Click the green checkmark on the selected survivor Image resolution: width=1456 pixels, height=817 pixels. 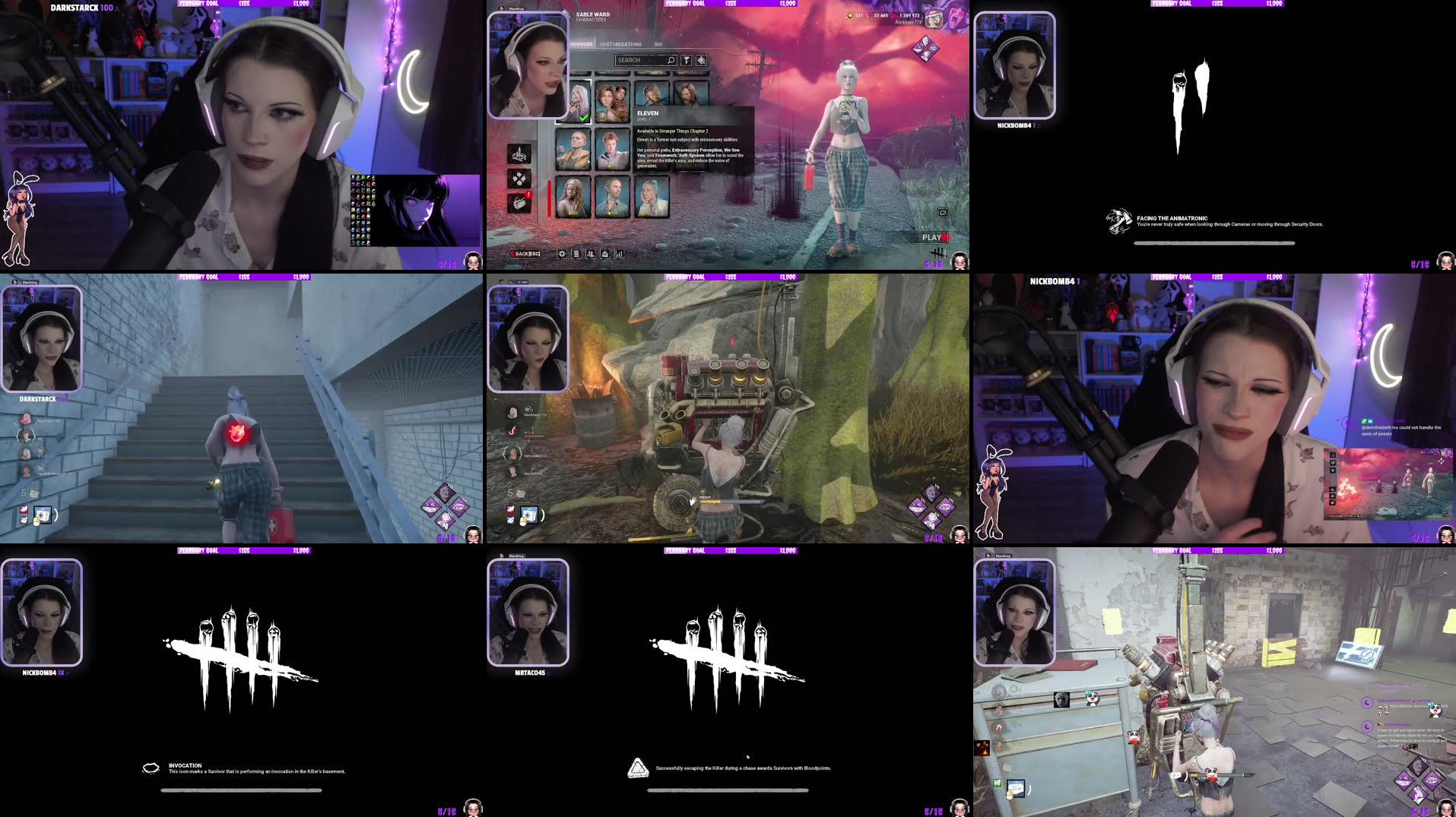(583, 118)
